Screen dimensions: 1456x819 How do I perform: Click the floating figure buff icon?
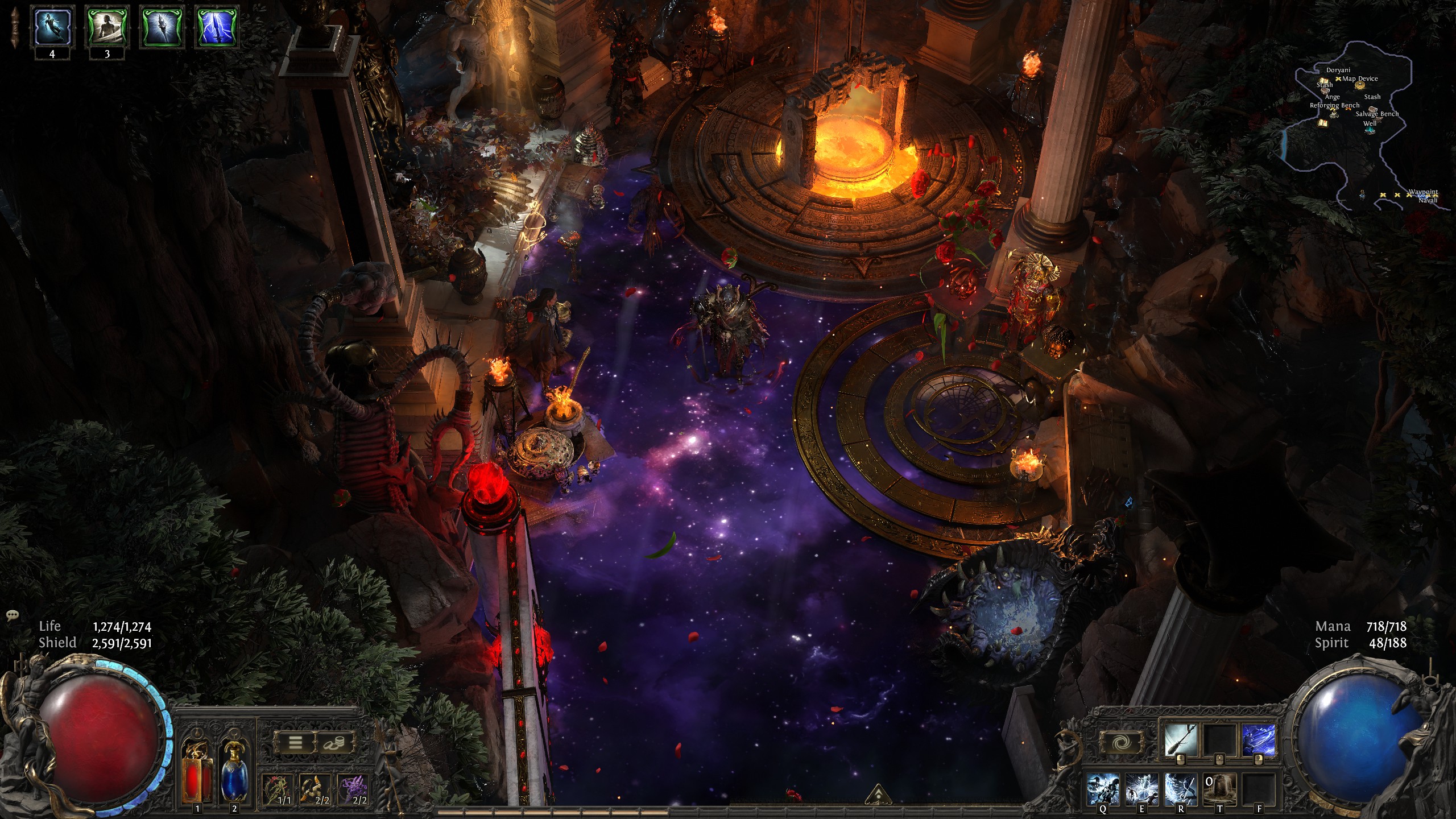point(53,26)
